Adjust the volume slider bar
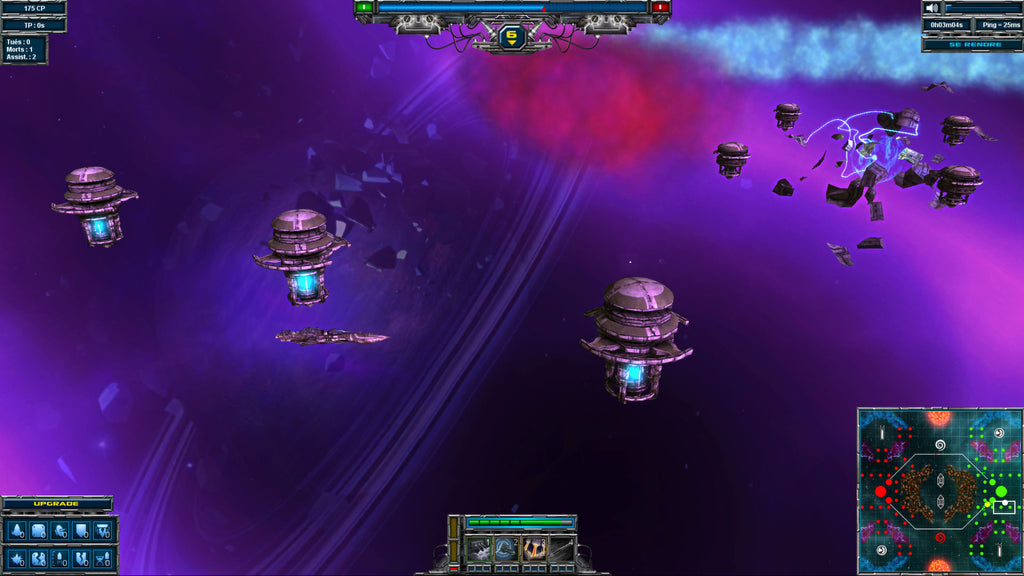1024x576 pixels. (982, 8)
